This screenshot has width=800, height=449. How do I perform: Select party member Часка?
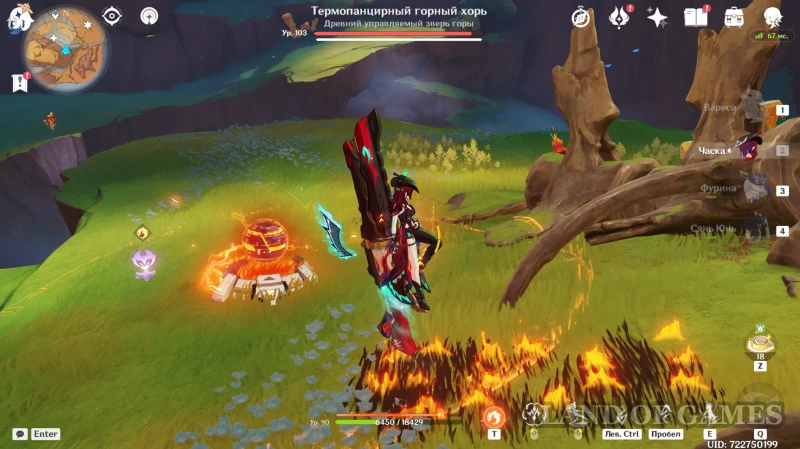pos(748,149)
